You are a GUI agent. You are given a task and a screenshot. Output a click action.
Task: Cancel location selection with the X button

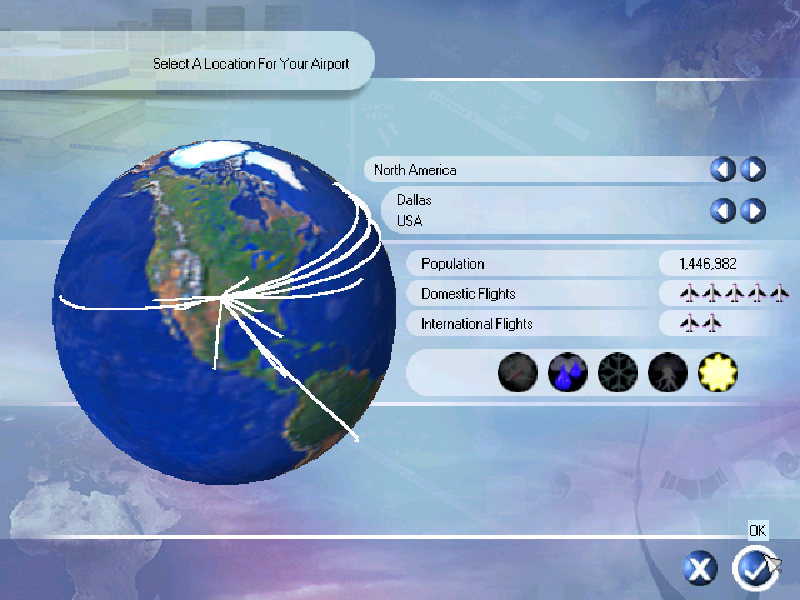700,569
